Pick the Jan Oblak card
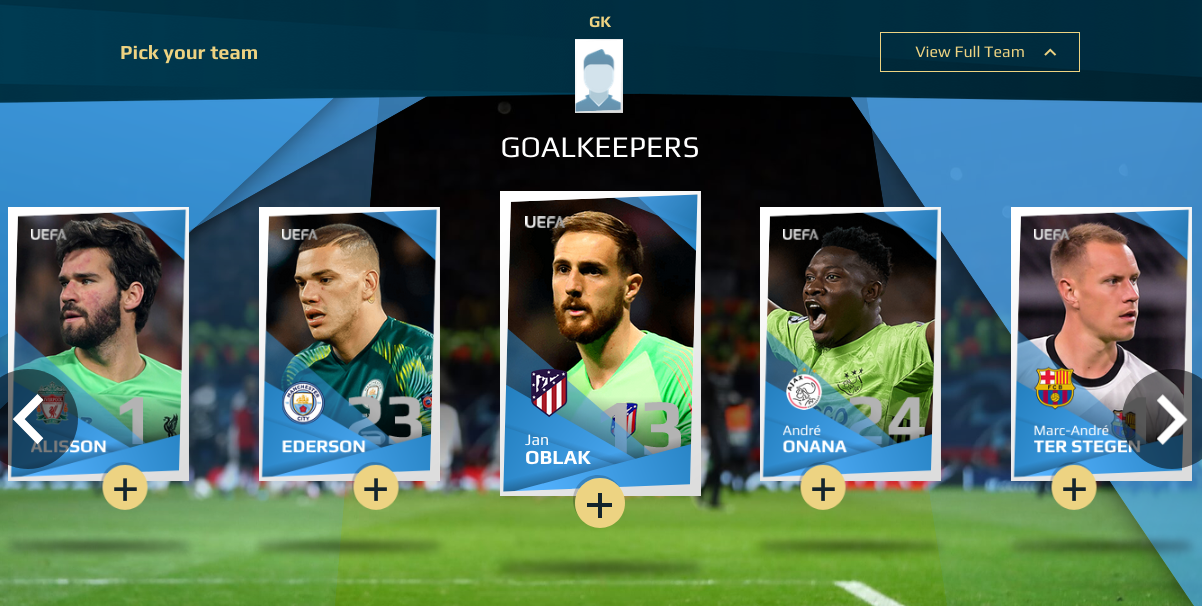The image size is (1202, 606). (x=599, y=330)
